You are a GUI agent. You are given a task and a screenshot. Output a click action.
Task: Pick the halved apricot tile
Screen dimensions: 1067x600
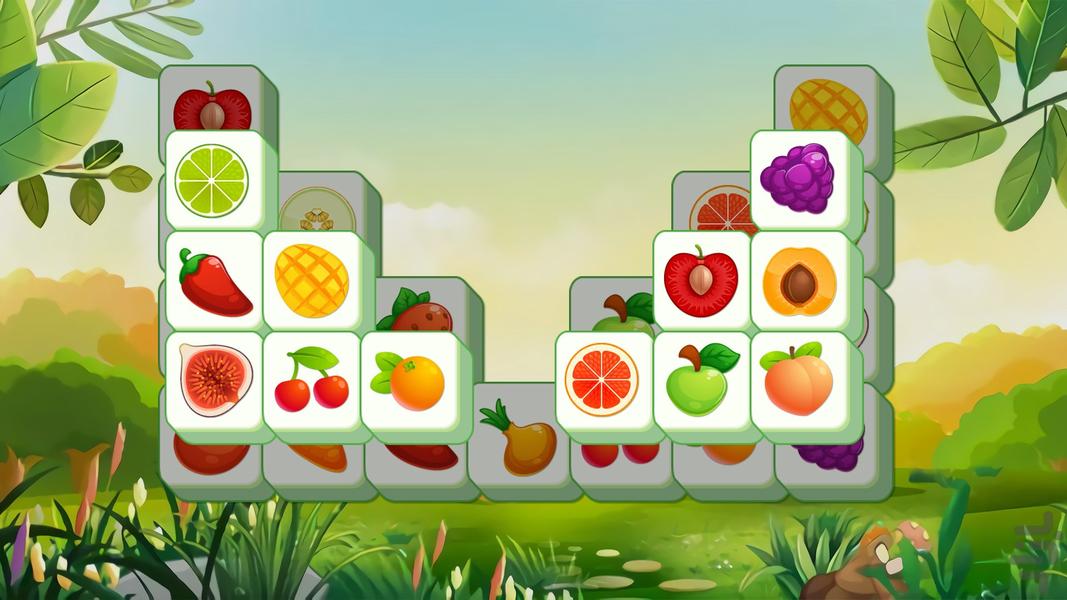tap(799, 282)
